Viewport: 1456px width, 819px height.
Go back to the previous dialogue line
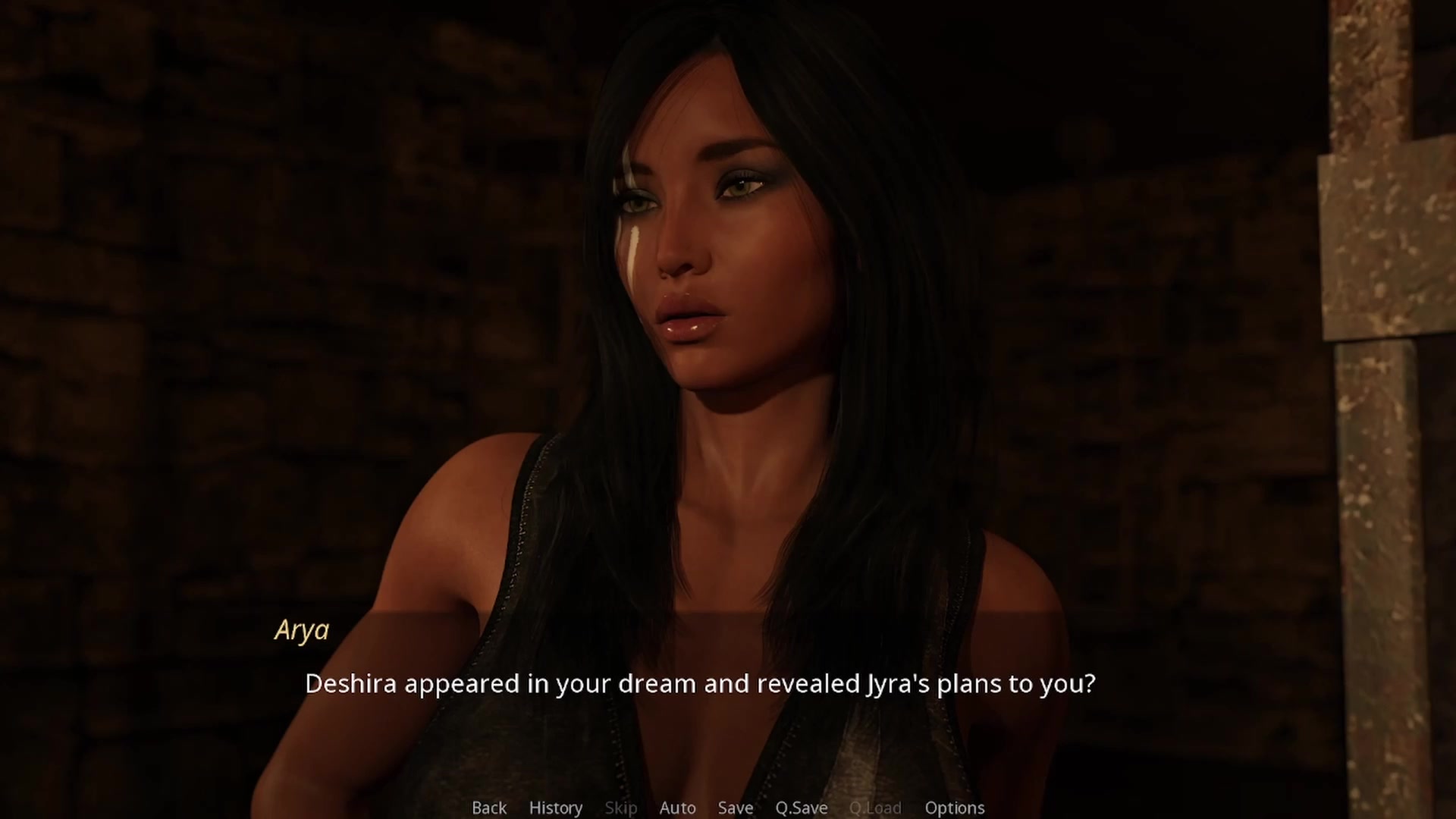pyautogui.click(x=489, y=808)
